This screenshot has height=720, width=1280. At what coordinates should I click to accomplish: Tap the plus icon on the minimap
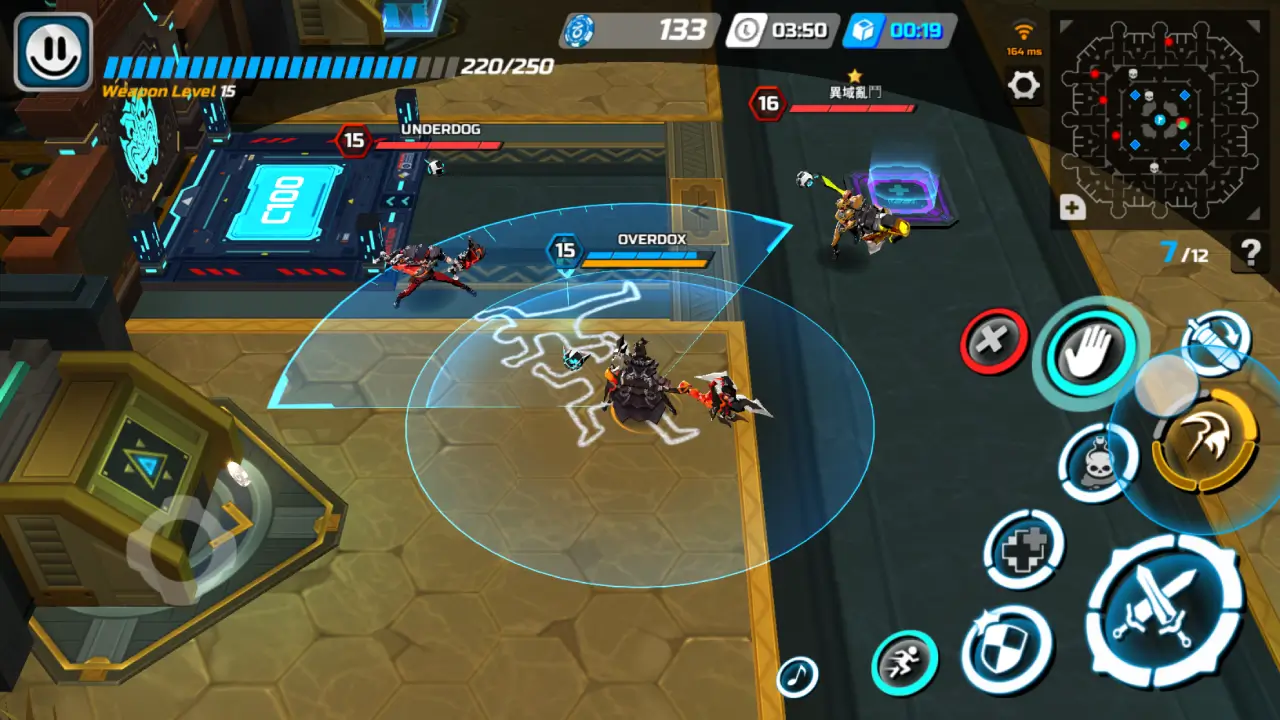click(1073, 208)
